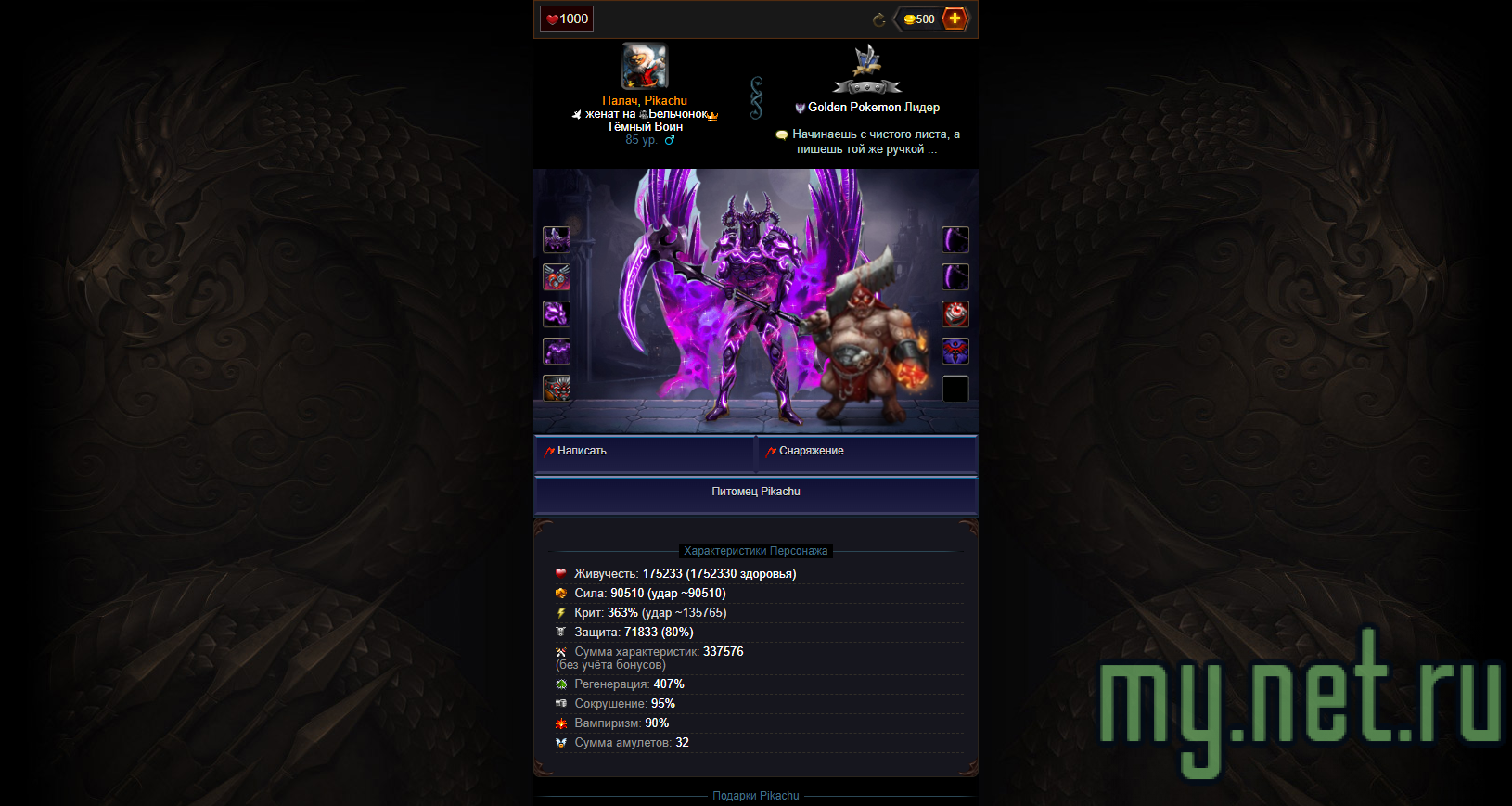
Task: Click the Регенерация stat icon
Action: coord(561,684)
